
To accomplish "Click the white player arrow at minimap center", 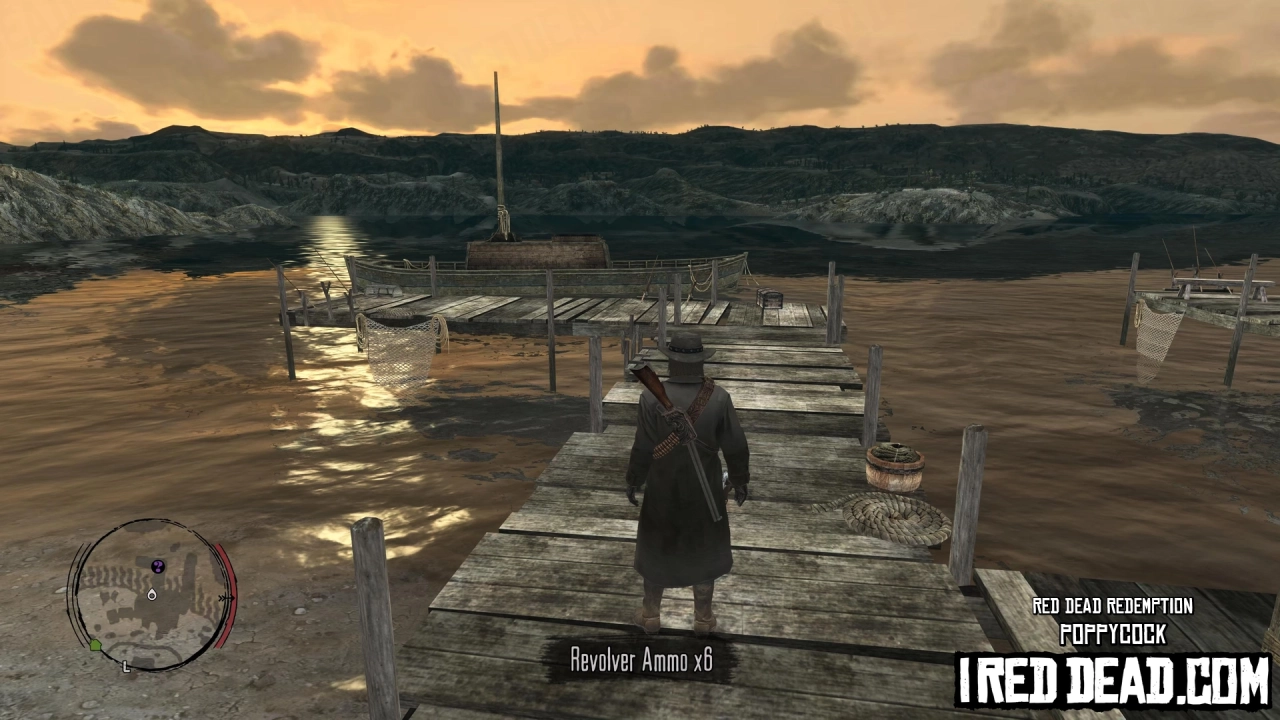I will (152, 595).
